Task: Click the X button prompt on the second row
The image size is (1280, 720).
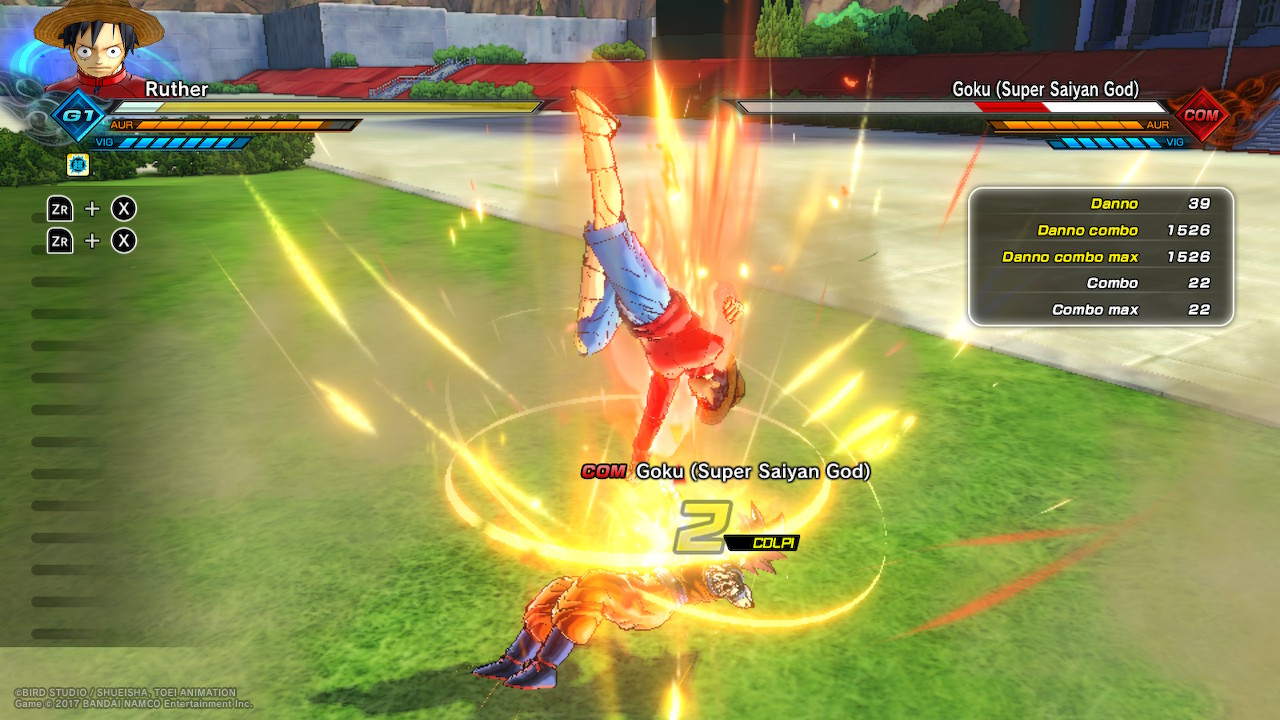Action: pyautogui.click(x=124, y=240)
